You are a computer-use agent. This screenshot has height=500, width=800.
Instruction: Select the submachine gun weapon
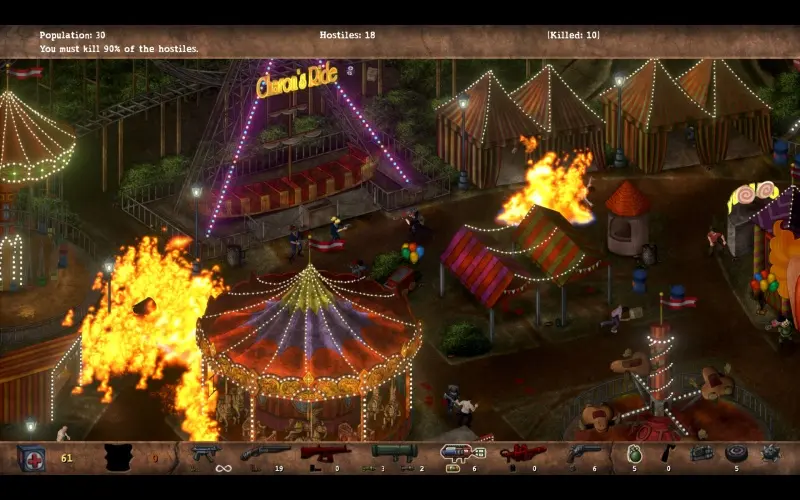(205, 453)
